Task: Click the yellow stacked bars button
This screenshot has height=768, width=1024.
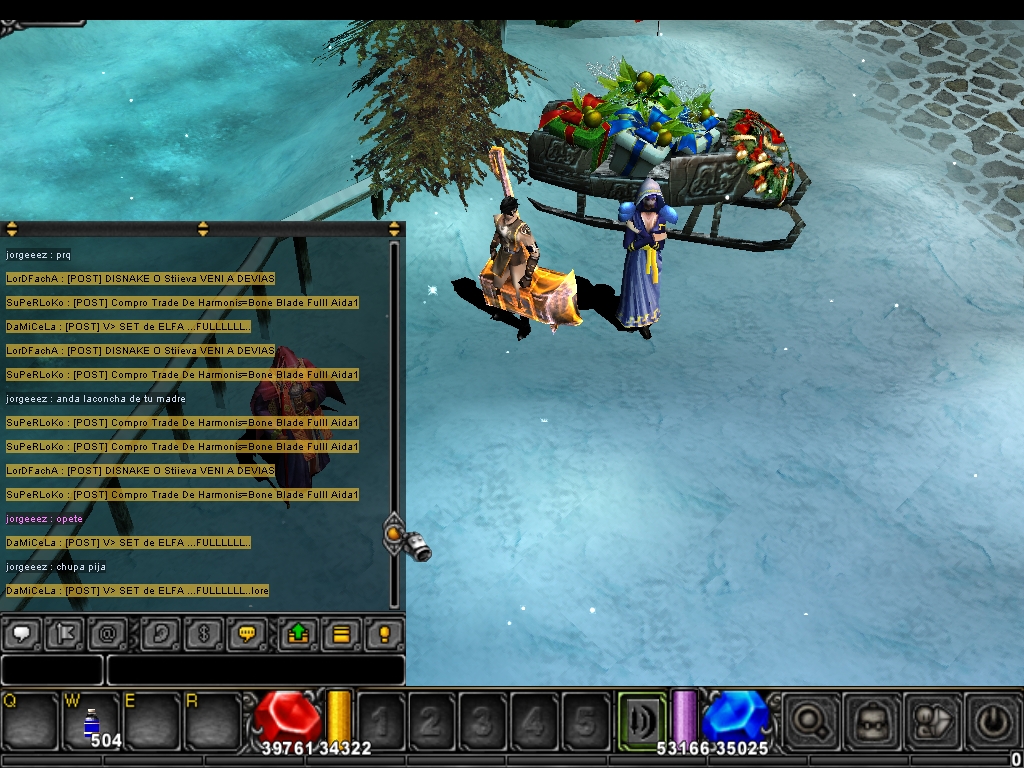Action: point(341,634)
